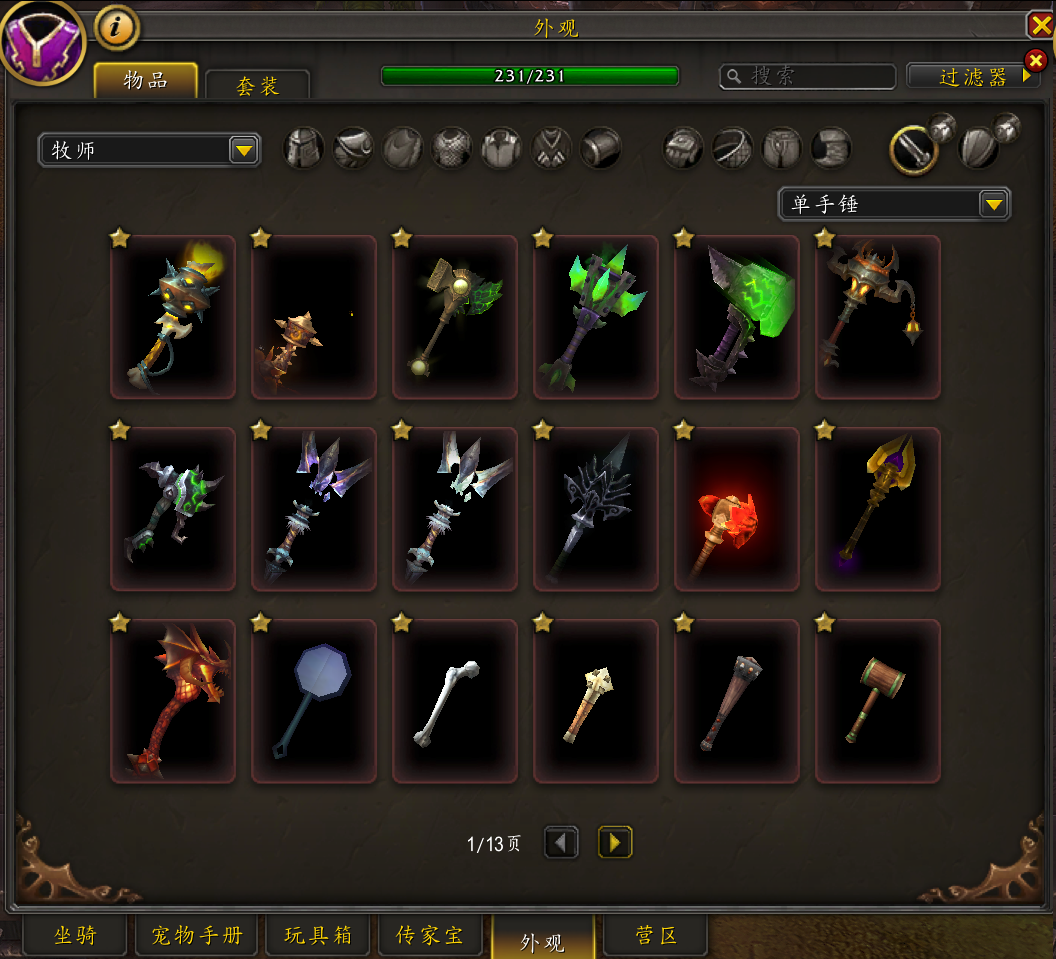The image size is (1056, 959).
Task: Switch to 宠物手册 pet journal tab
Action: click(x=197, y=936)
